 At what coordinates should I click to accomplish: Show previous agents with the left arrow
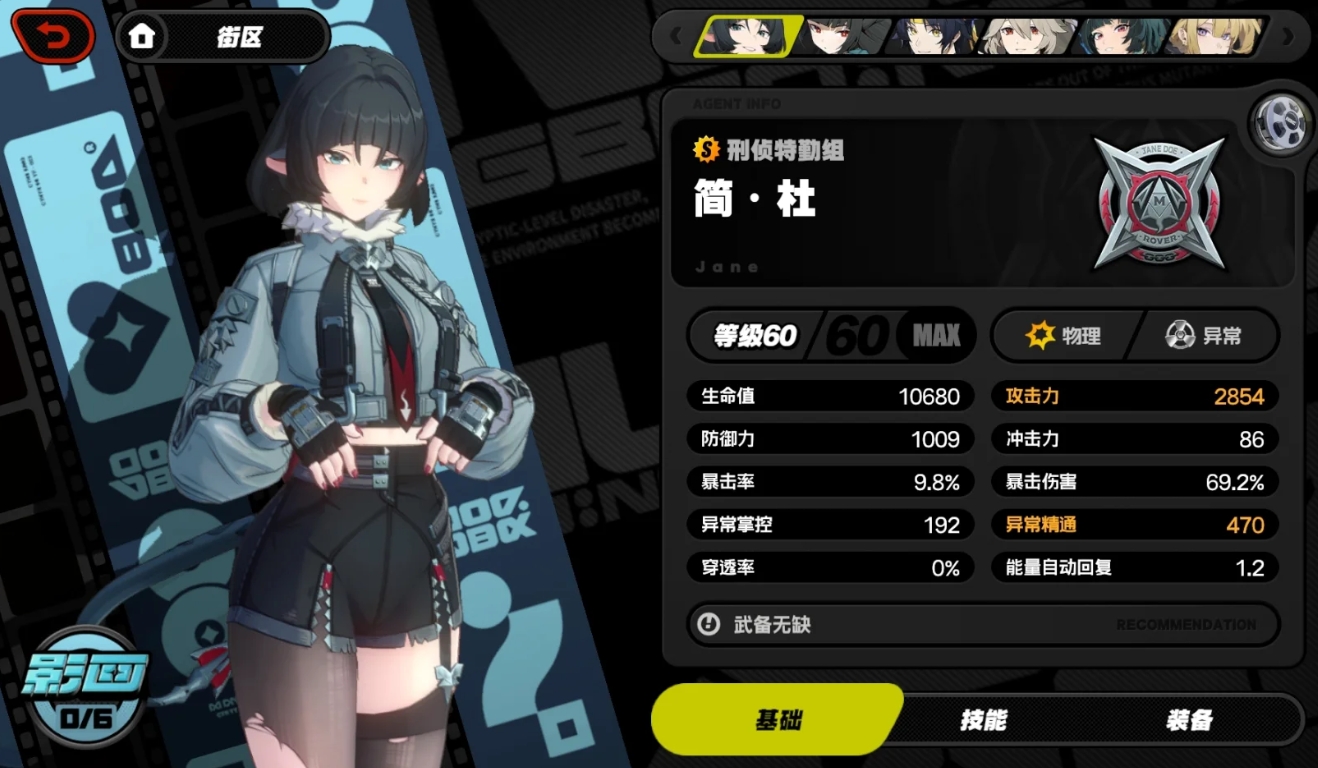(676, 37)
